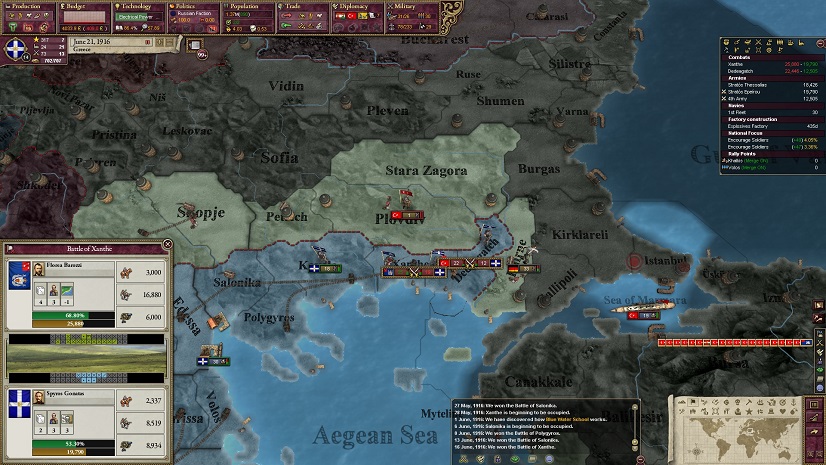Open the Military tab

[399, 7]
